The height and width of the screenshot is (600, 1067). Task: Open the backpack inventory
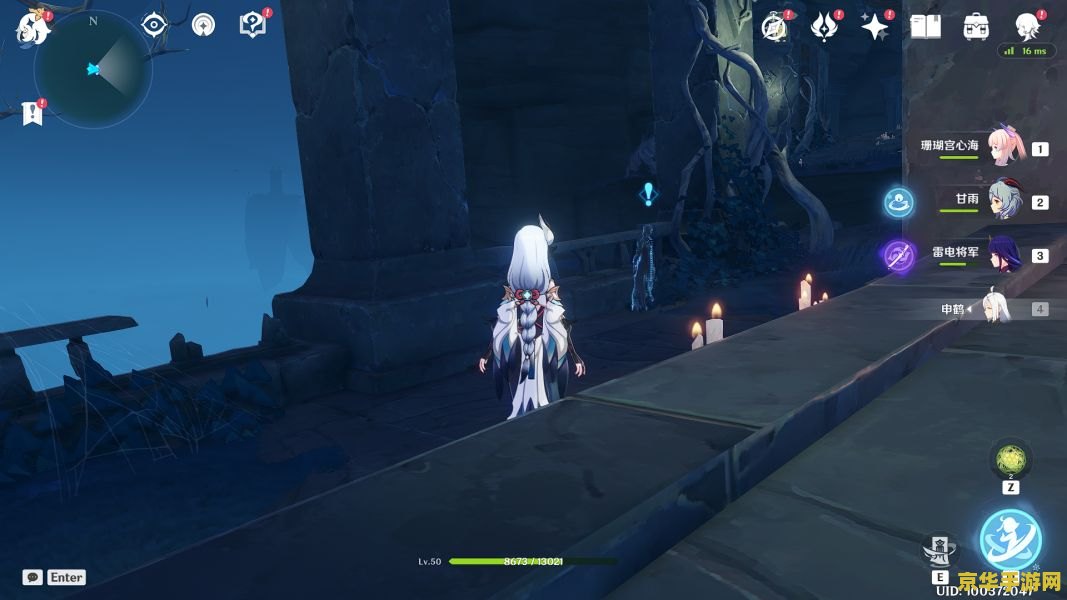[x=976, y=27]
